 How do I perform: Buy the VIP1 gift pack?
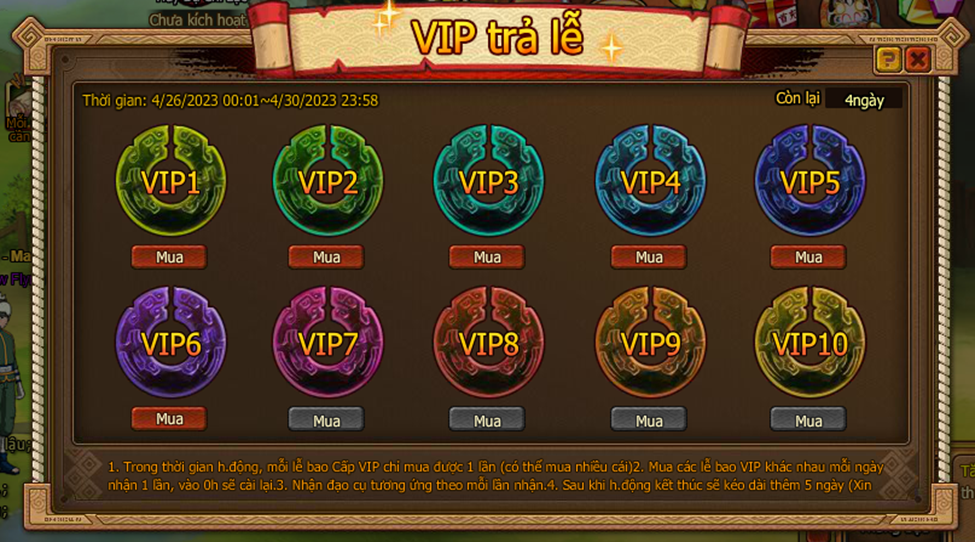pos(169,257)
